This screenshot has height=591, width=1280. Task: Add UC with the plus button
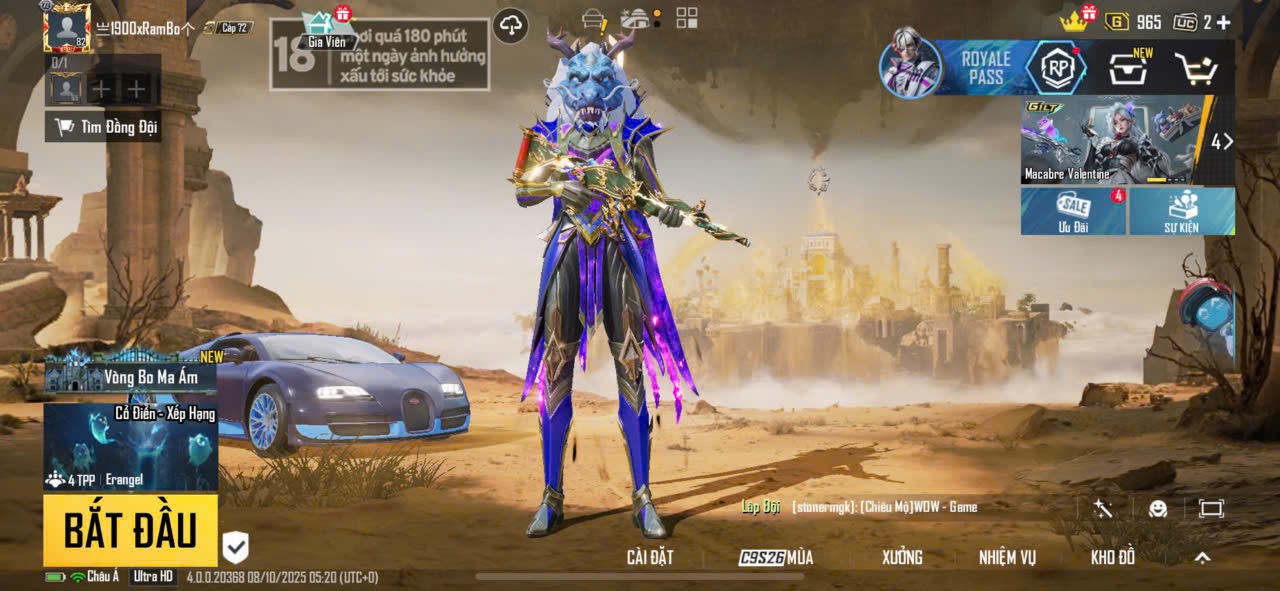1223,22
